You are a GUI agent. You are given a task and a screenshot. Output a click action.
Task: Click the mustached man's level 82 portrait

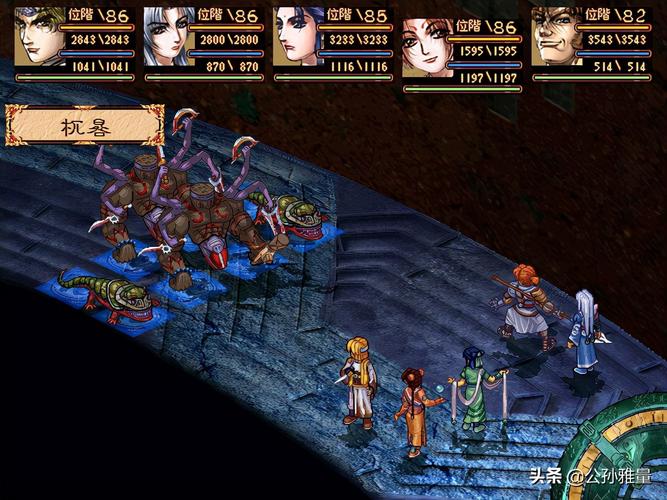(x=555, y=36)
